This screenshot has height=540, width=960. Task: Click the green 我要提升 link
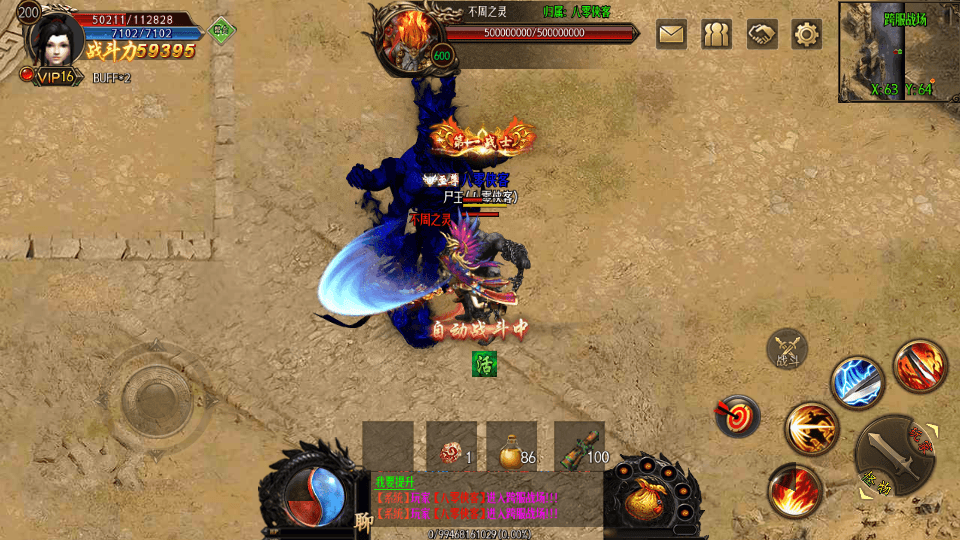pyautogui.click(x=392, y=482)
